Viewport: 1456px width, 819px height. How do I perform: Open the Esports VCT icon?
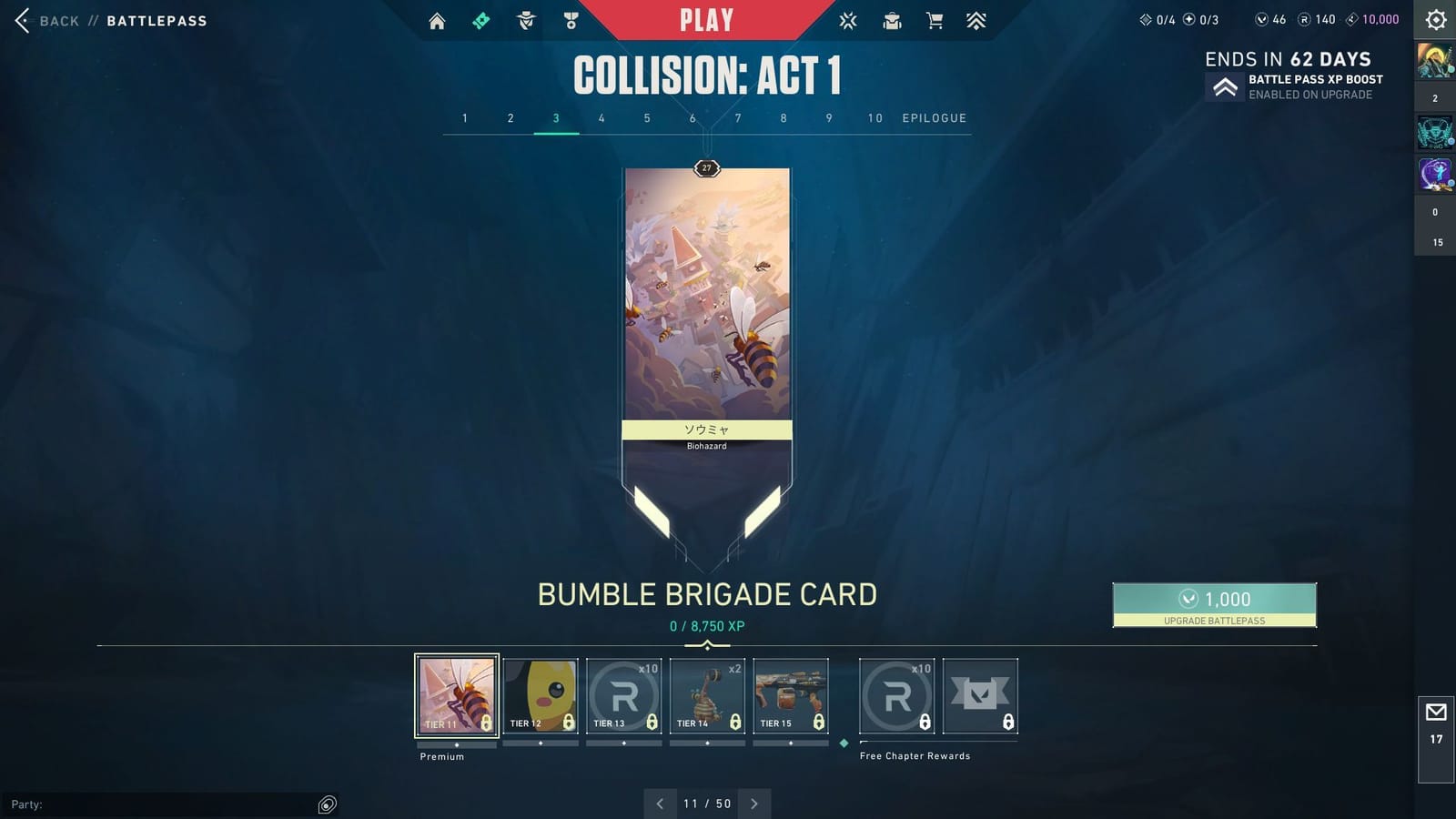point(847,19)
